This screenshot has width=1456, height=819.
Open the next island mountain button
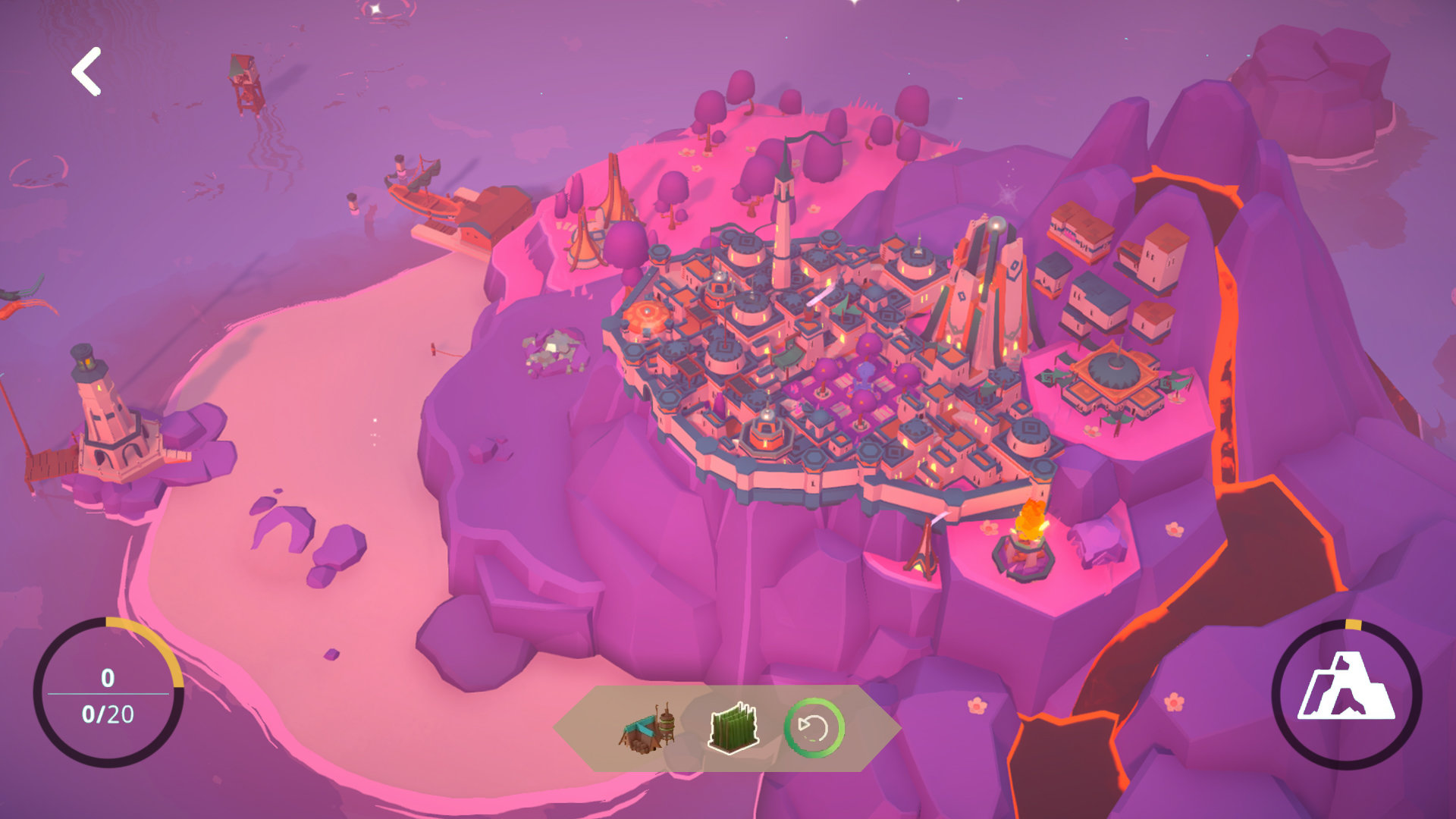tap(1346, 693)
